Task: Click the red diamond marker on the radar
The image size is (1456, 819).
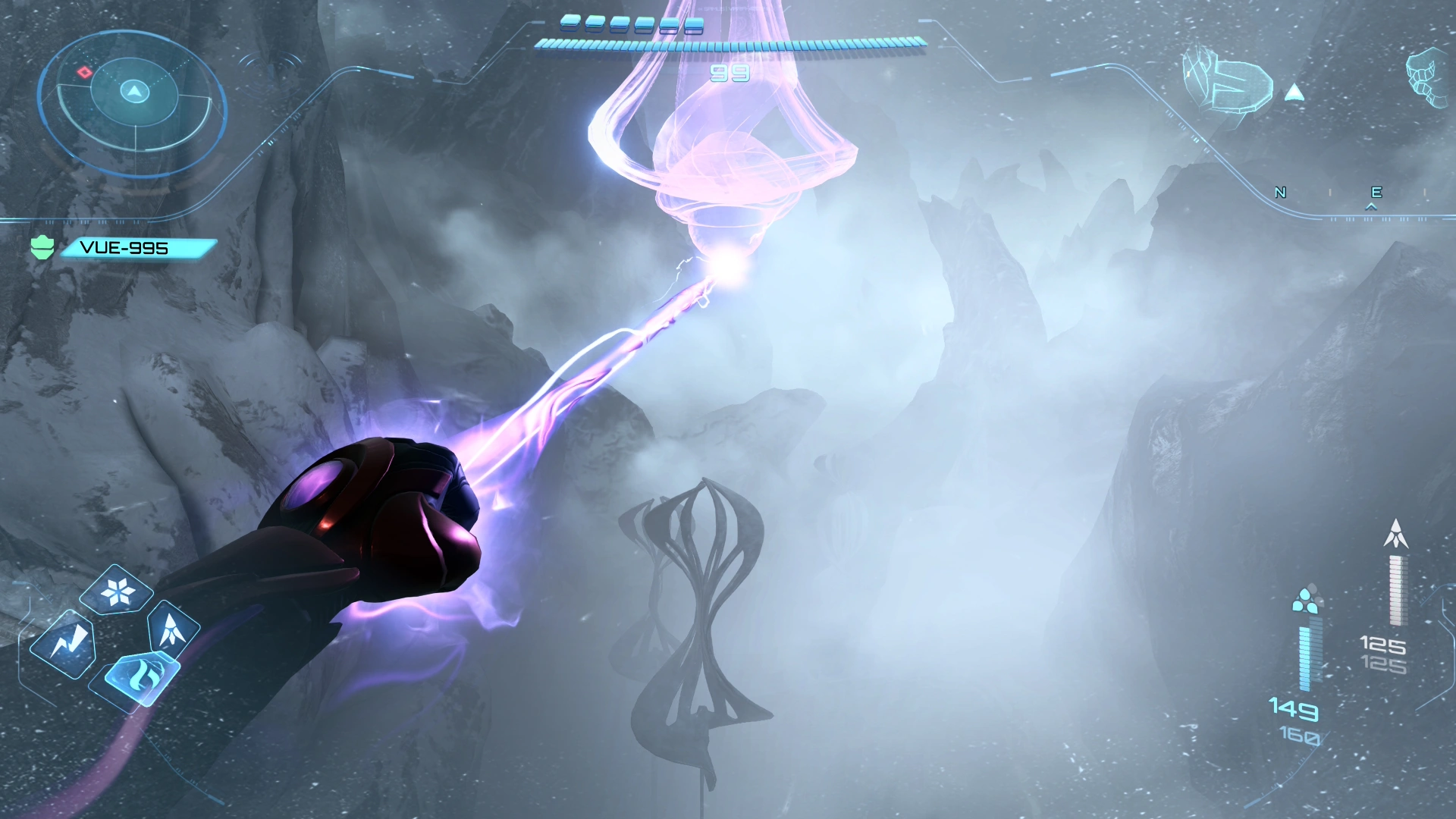Action: tap(85, 72)
